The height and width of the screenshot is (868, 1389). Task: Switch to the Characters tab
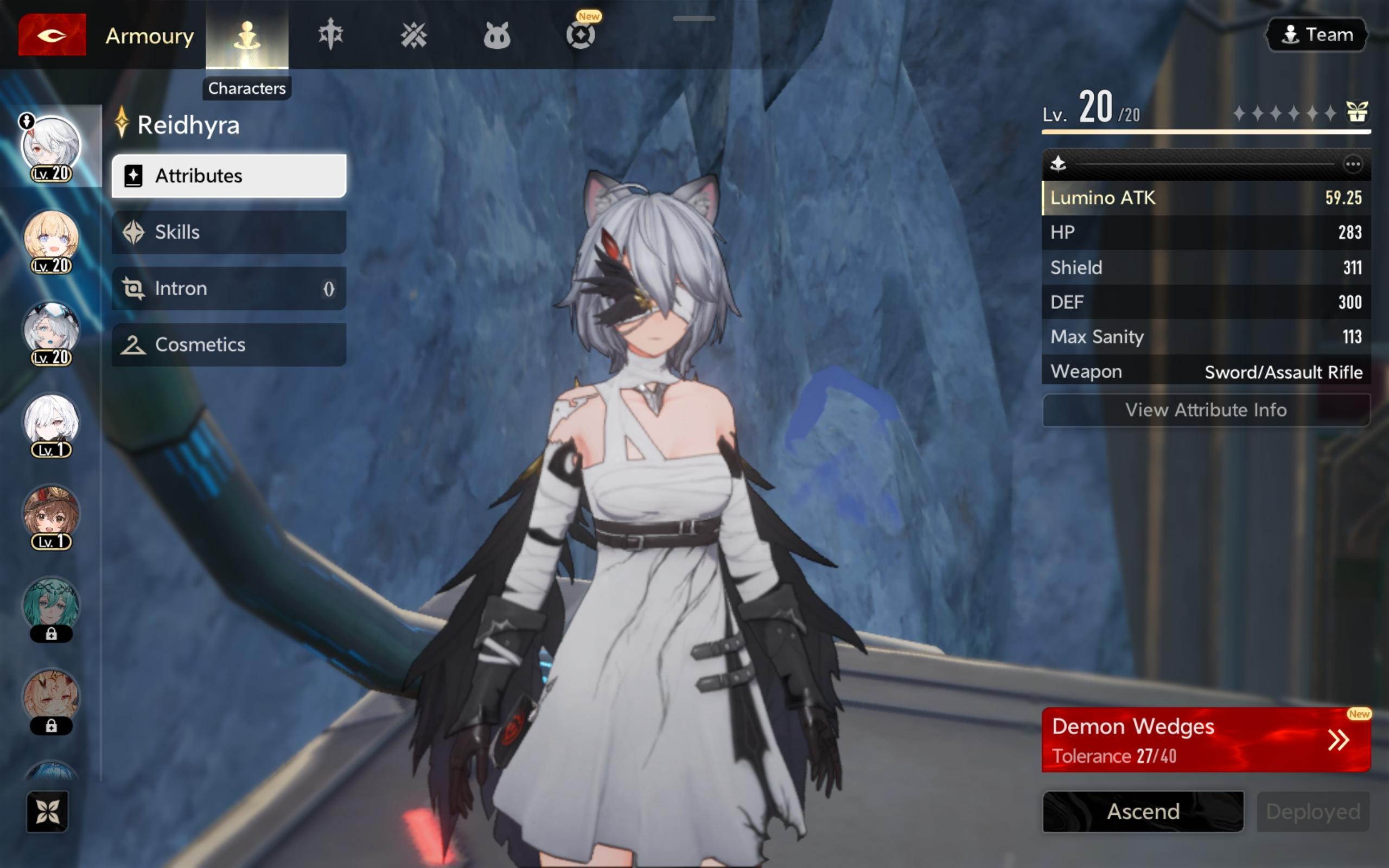pyautogui.click(x=247, y=36)
